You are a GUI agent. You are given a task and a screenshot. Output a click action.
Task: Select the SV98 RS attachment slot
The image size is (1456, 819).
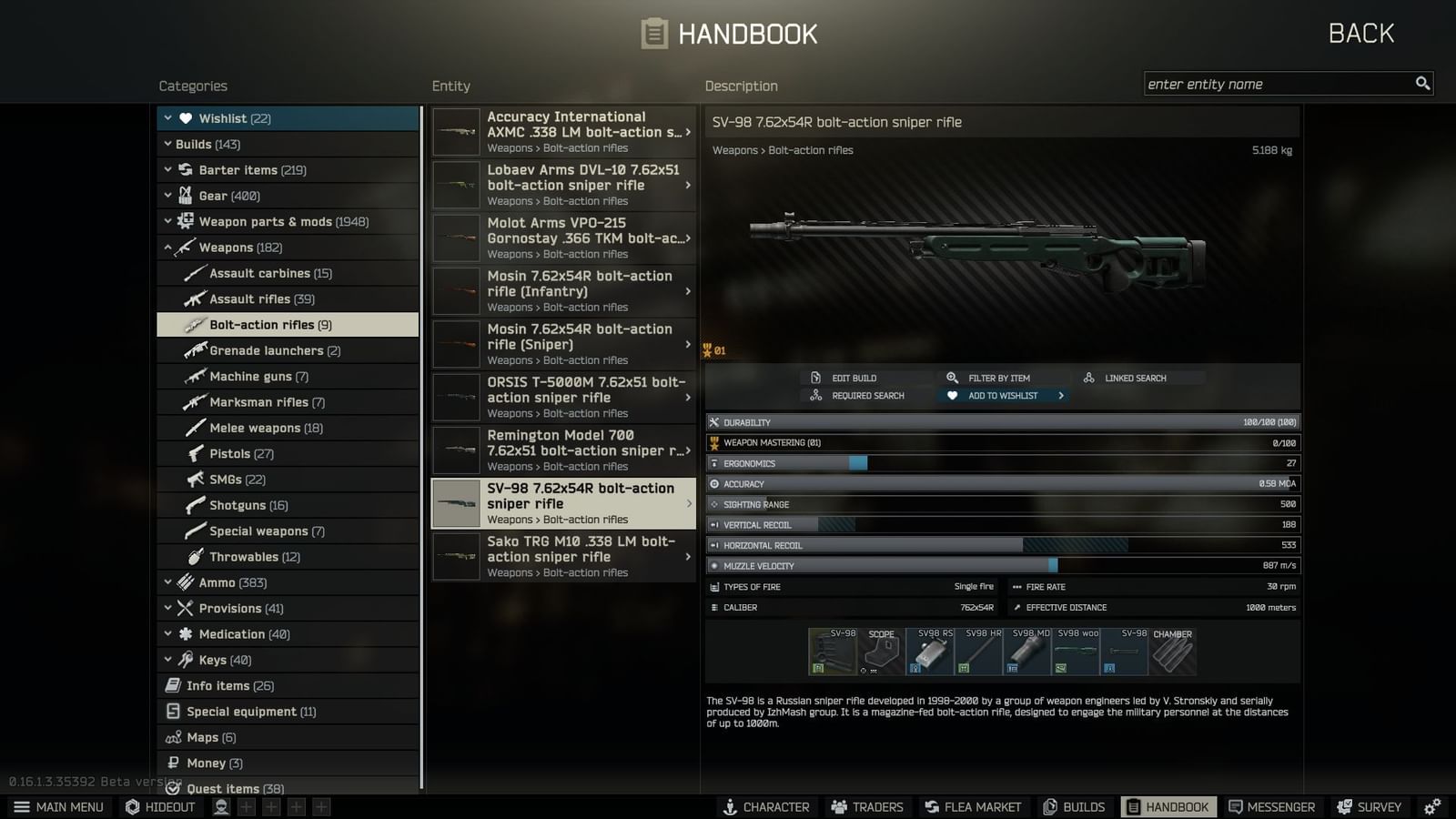928,651
